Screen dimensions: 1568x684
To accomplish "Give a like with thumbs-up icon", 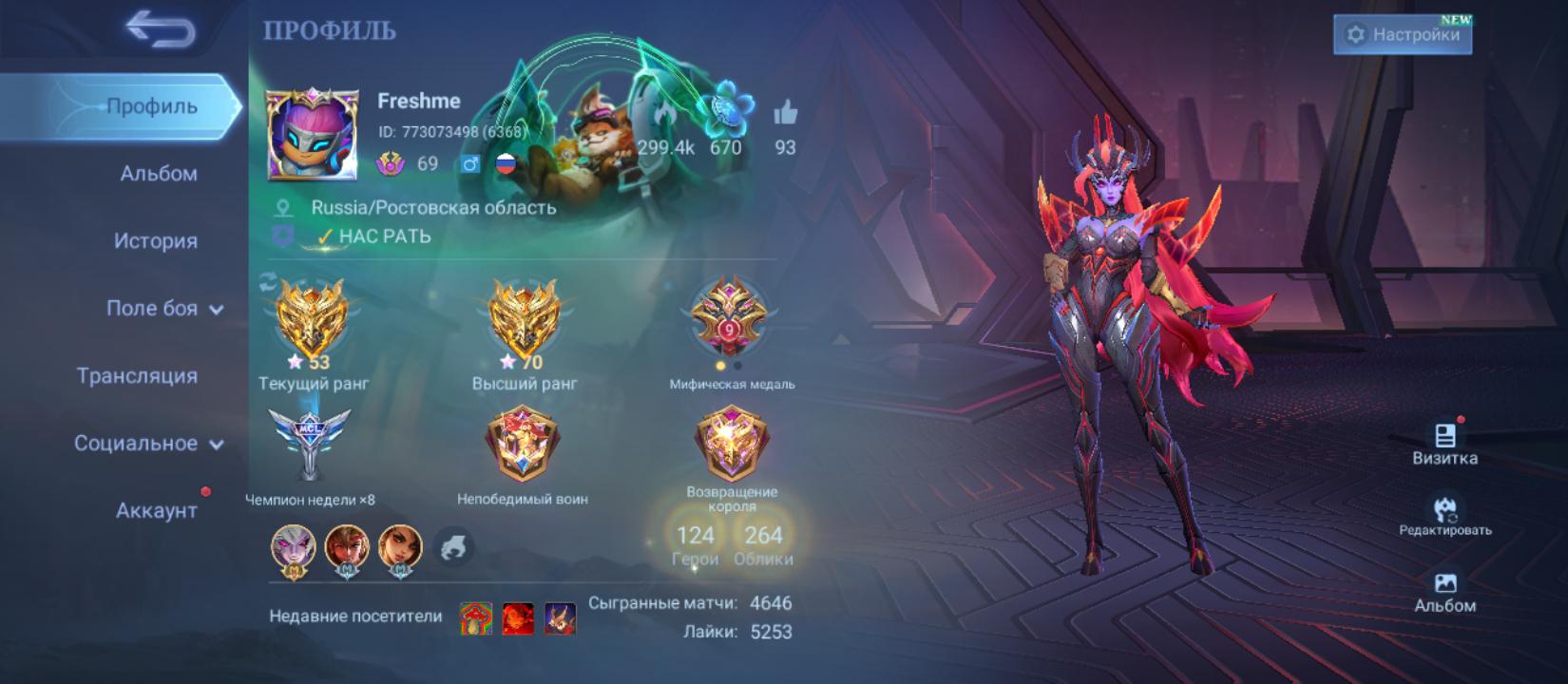I will click(785, 114).
